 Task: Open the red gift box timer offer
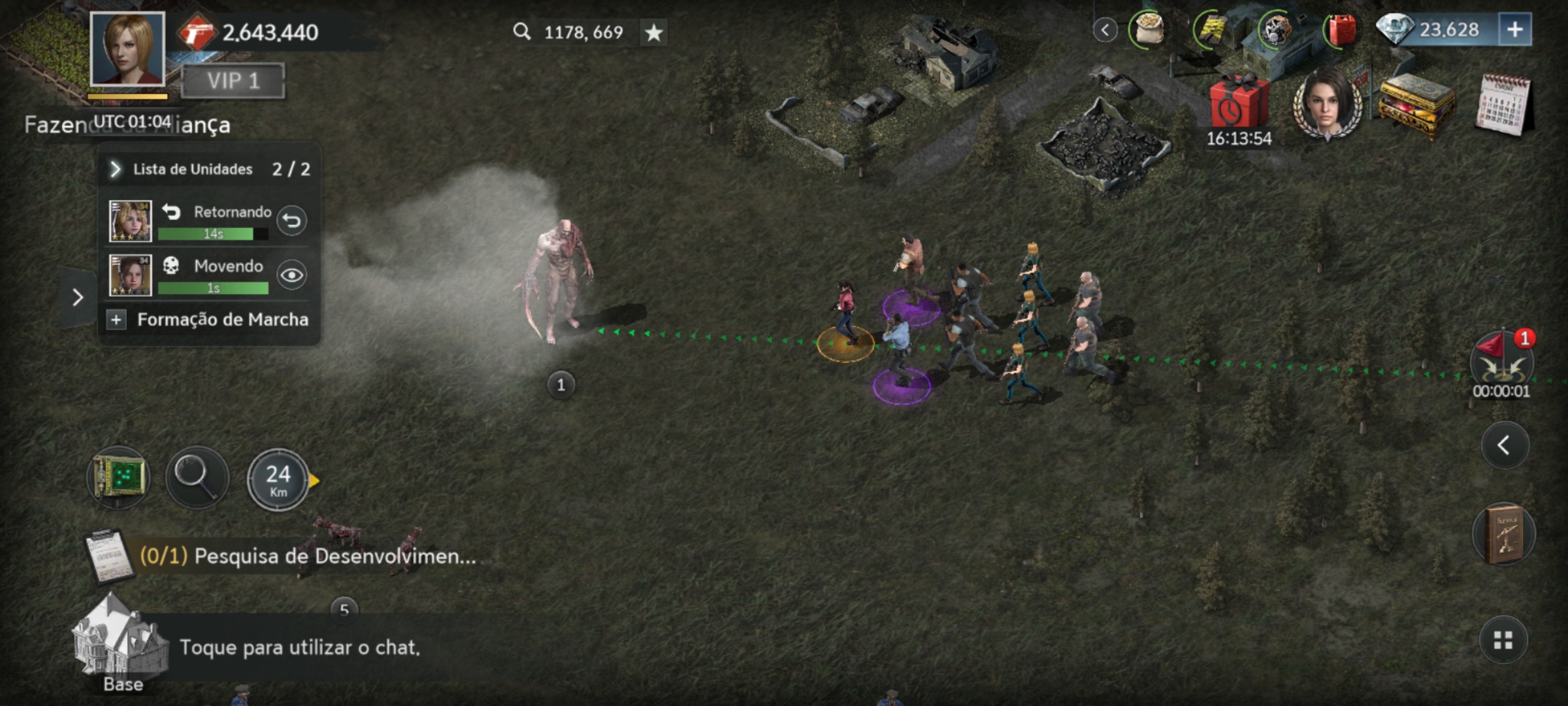coord(1238,105)
